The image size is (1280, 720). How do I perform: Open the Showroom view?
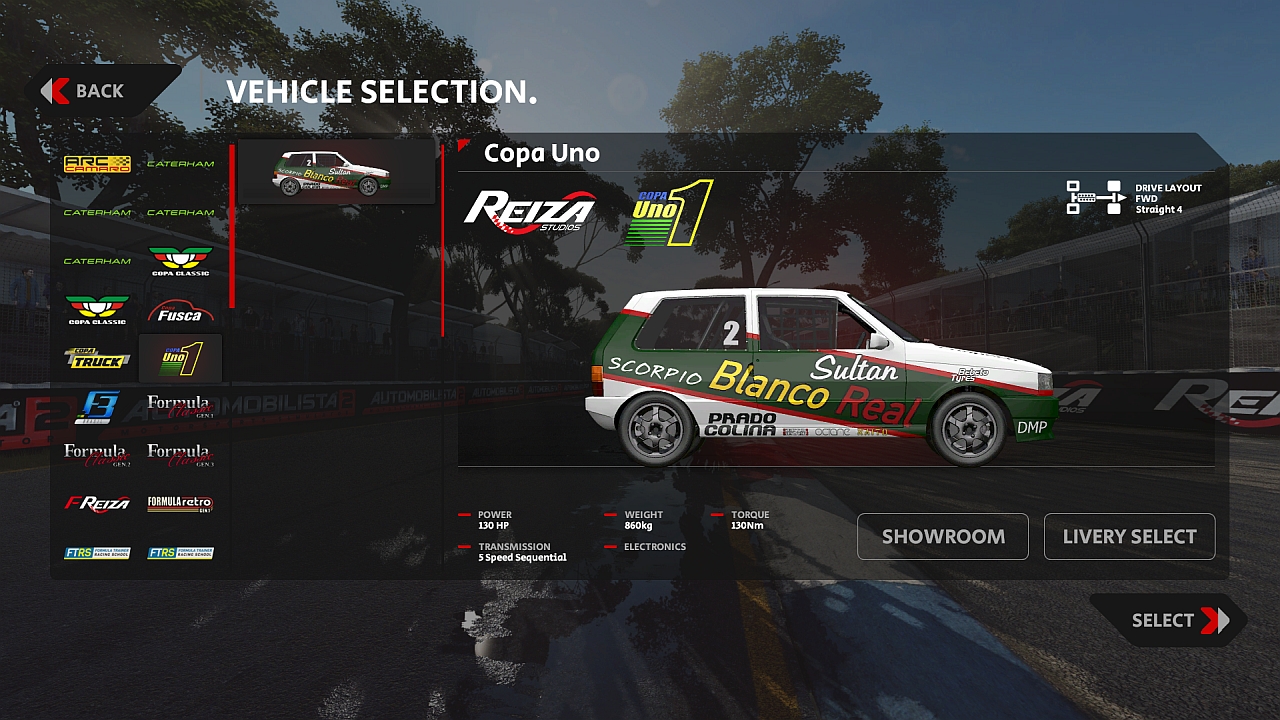[x=943, y=537]
